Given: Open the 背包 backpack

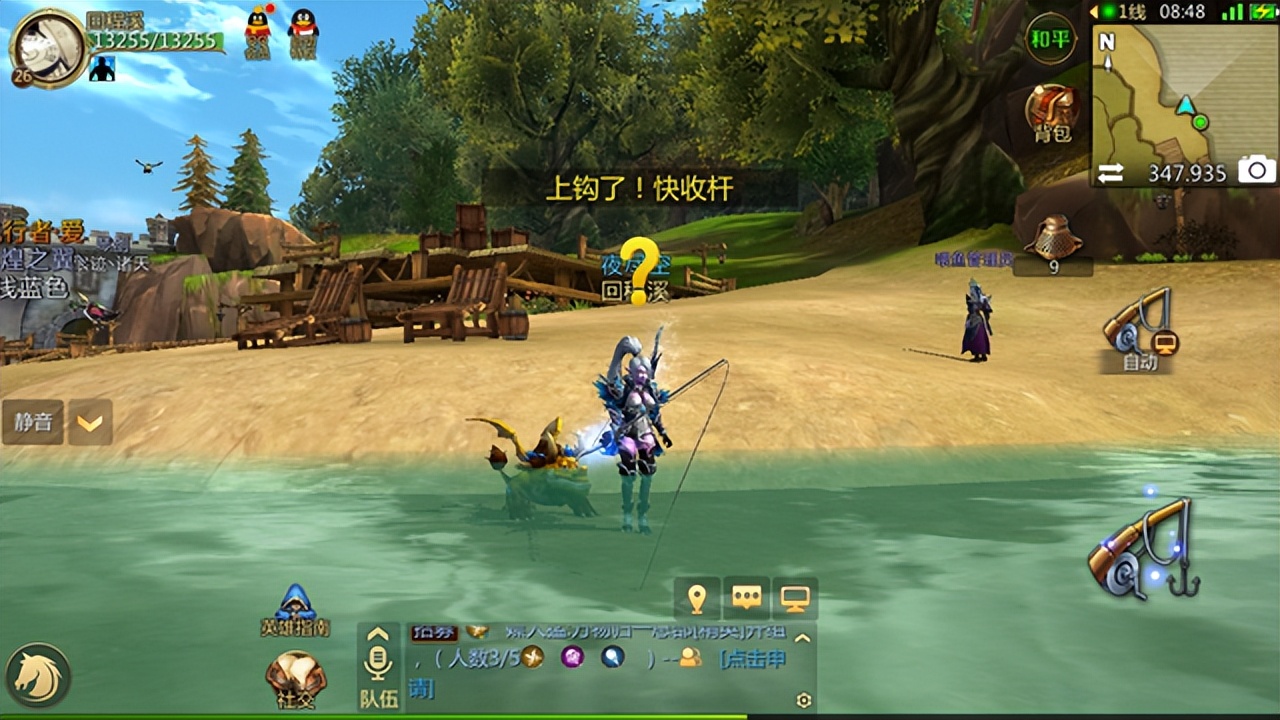Looking at the screenshot, I should (1053, 113).
